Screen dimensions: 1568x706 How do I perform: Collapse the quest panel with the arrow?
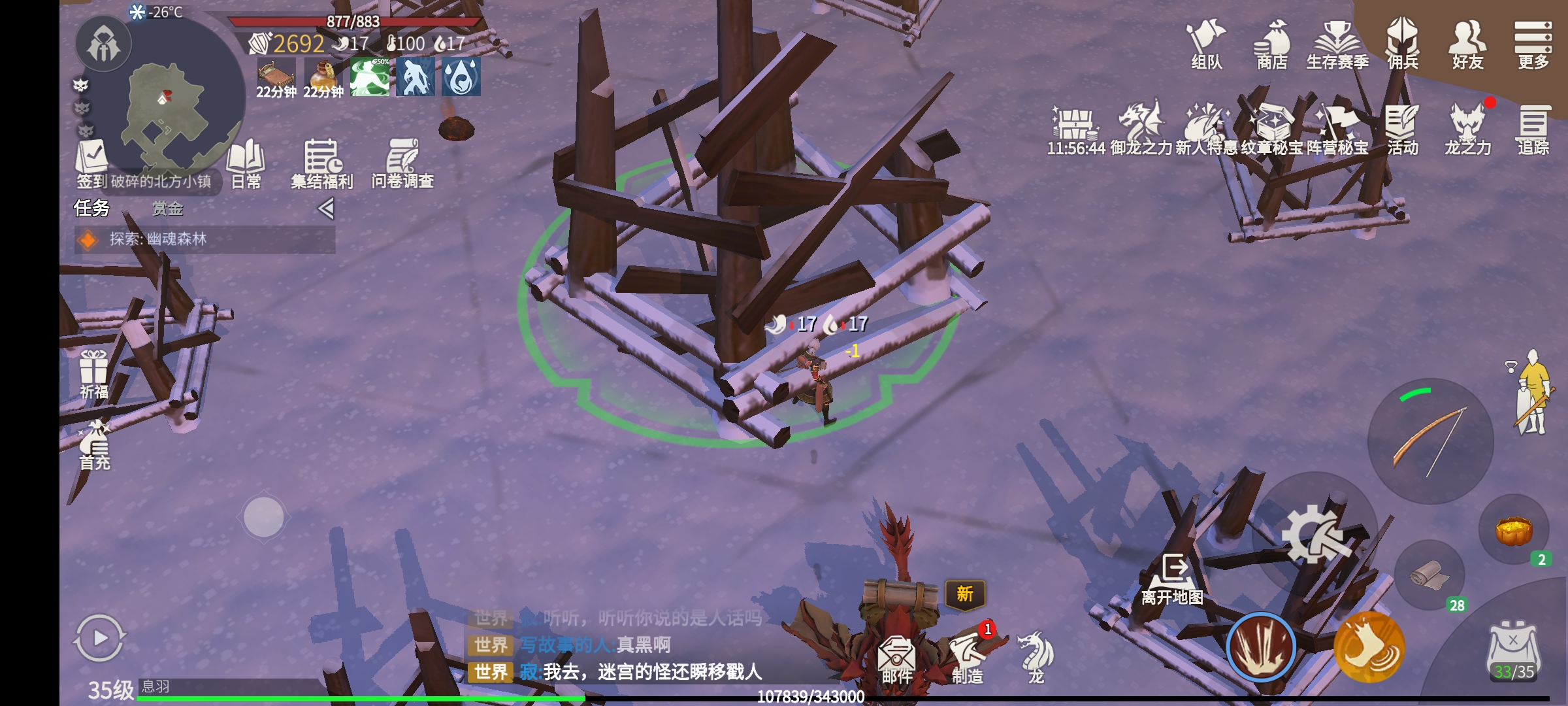coord(326,209)
